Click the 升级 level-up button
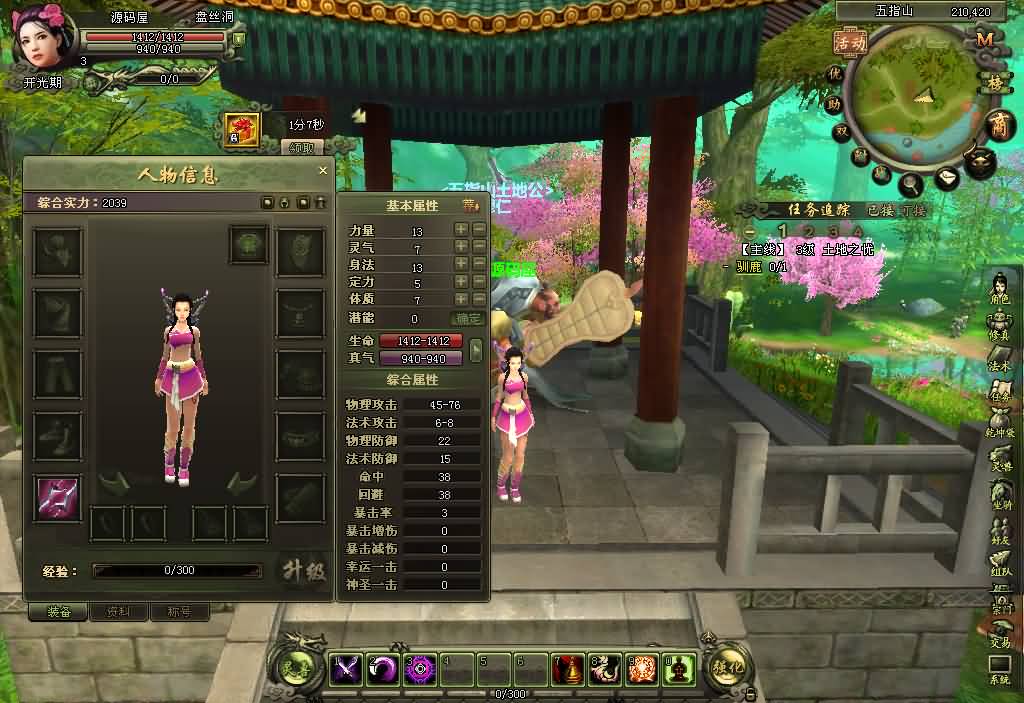This screenshot has height=703, width=1024. [302, 571]
